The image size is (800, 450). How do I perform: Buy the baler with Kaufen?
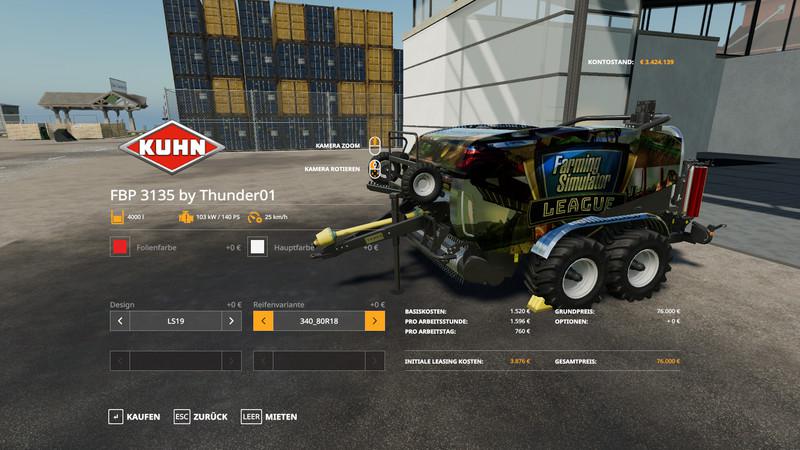[134, 416]
